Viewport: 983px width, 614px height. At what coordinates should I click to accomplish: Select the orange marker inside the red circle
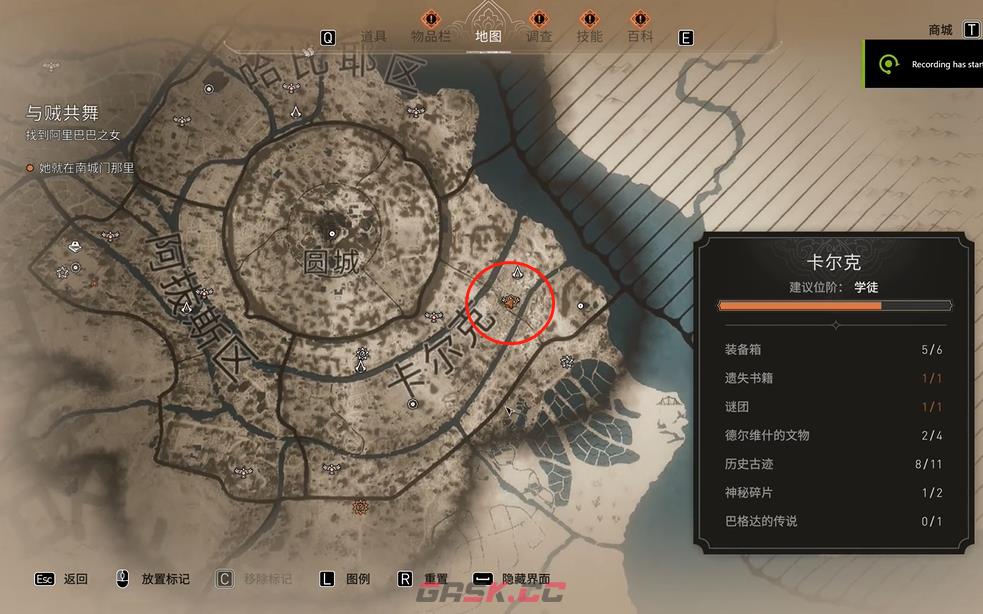[x=510, y=299]
